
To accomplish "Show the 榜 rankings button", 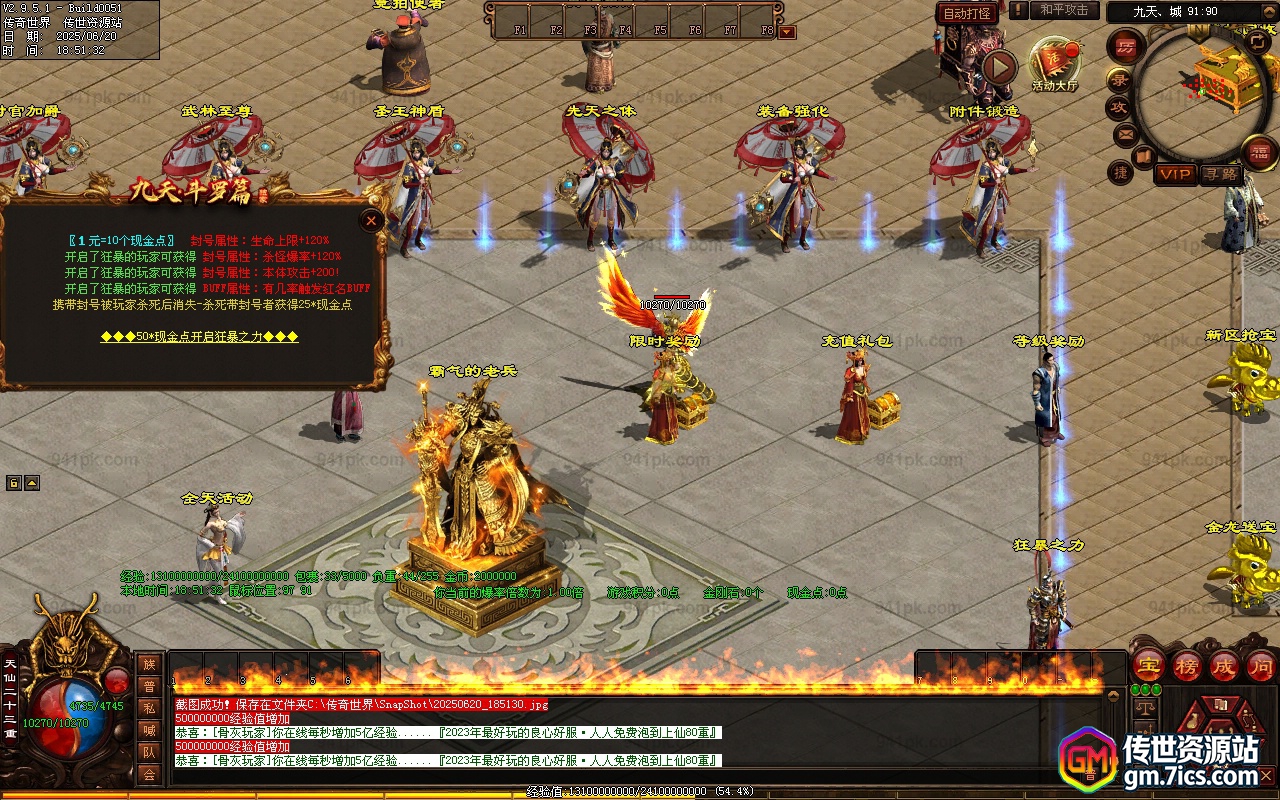I will [1186, 666].
